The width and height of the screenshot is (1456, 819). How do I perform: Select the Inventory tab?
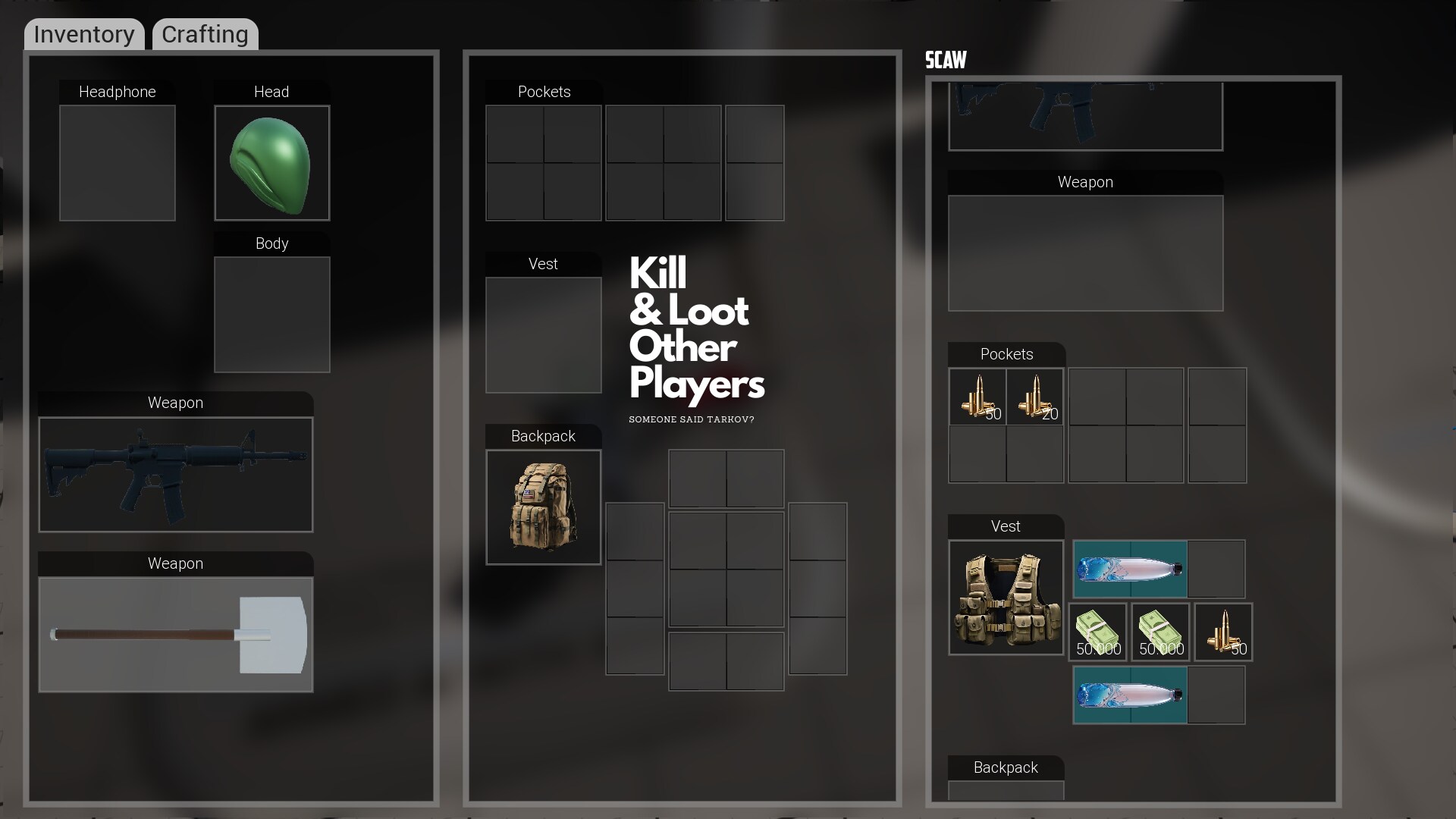click(83, 34)
